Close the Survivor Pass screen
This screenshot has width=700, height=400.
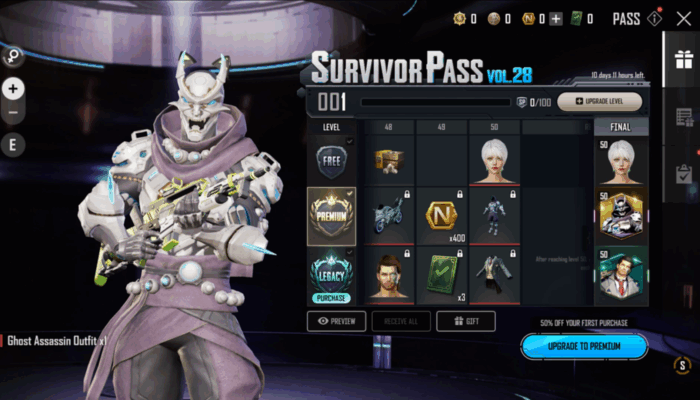tap(684, 18)
